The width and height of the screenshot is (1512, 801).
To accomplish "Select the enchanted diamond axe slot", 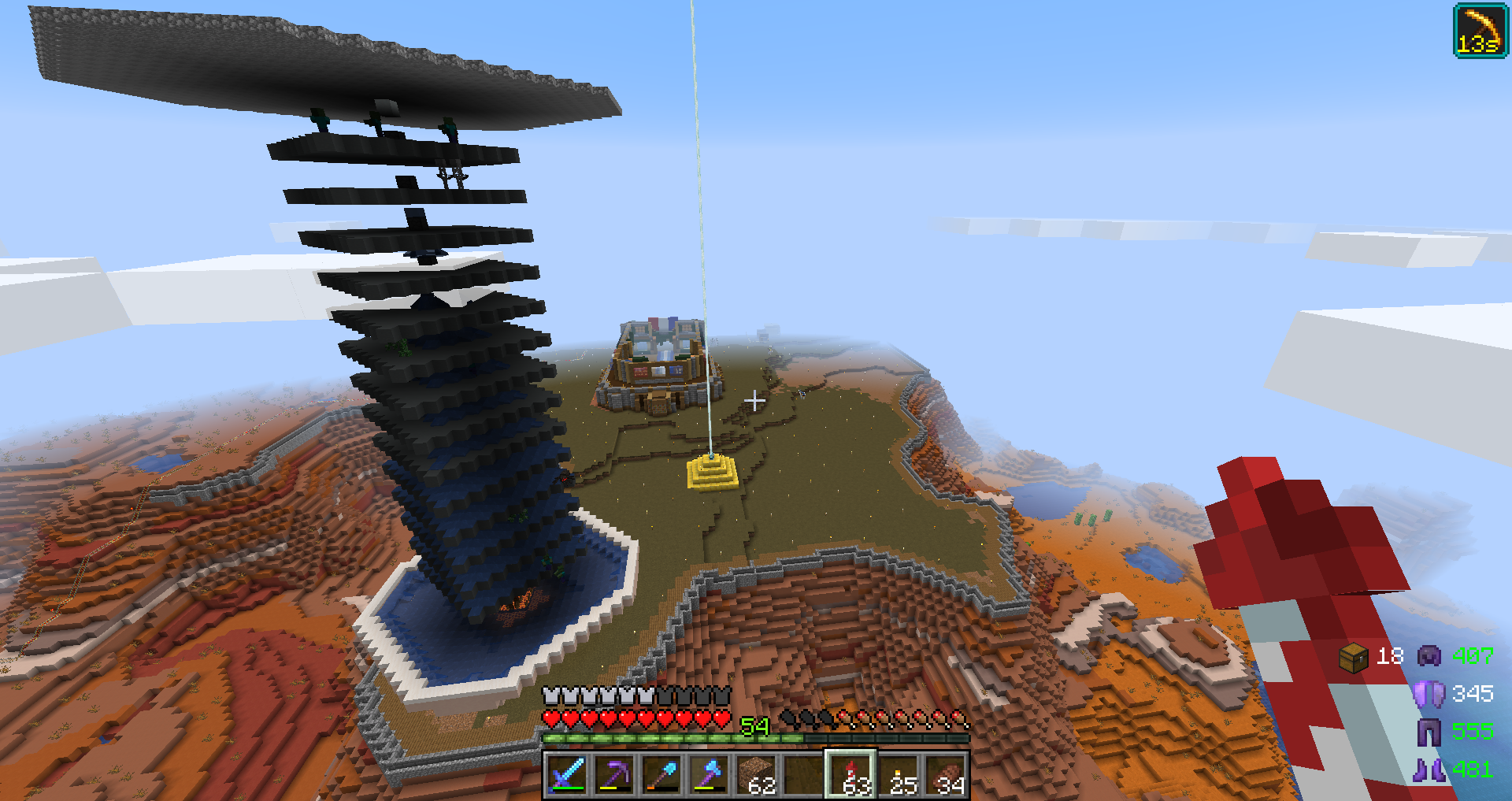I will [709, 774].
